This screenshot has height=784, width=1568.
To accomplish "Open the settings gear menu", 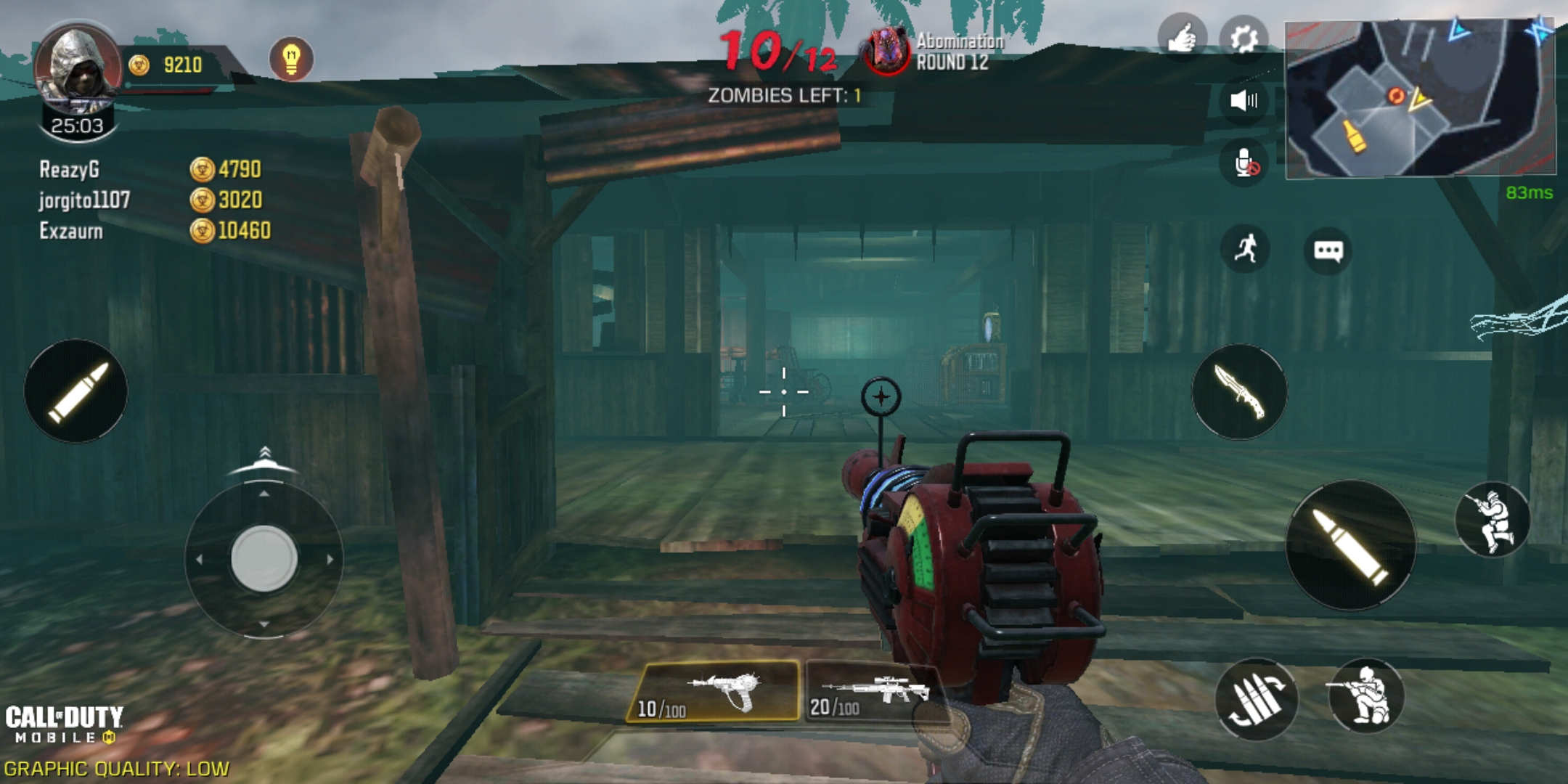I will click(x=1244, y=38).
